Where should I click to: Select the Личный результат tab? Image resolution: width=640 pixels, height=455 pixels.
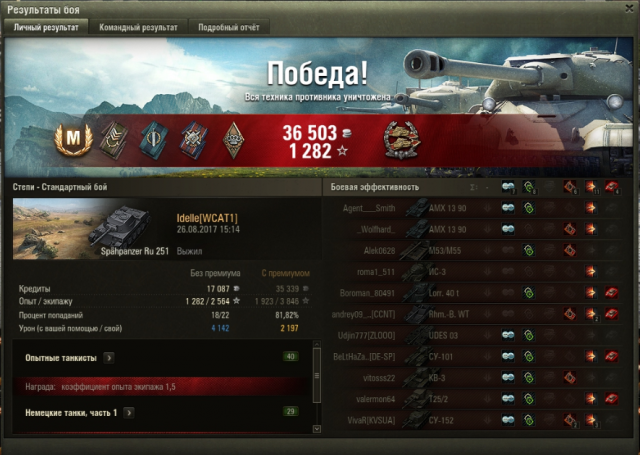coord(45,27)
